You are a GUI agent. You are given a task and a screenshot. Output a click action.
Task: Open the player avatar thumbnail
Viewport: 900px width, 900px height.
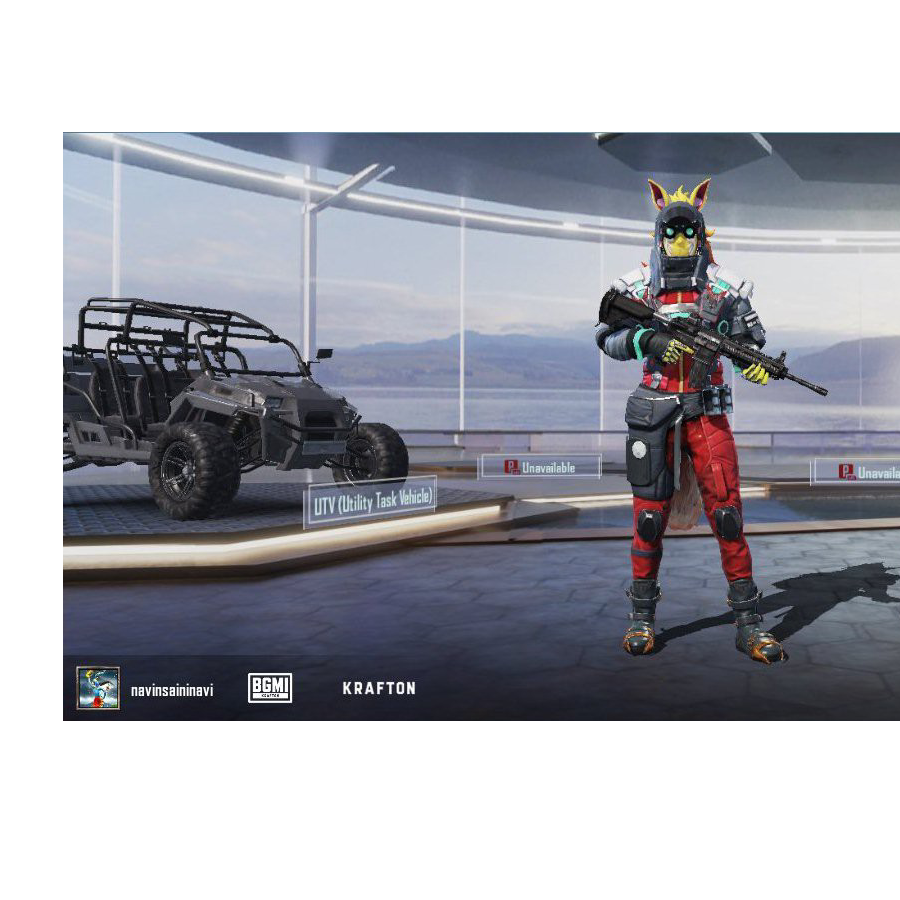pos(98,688)
